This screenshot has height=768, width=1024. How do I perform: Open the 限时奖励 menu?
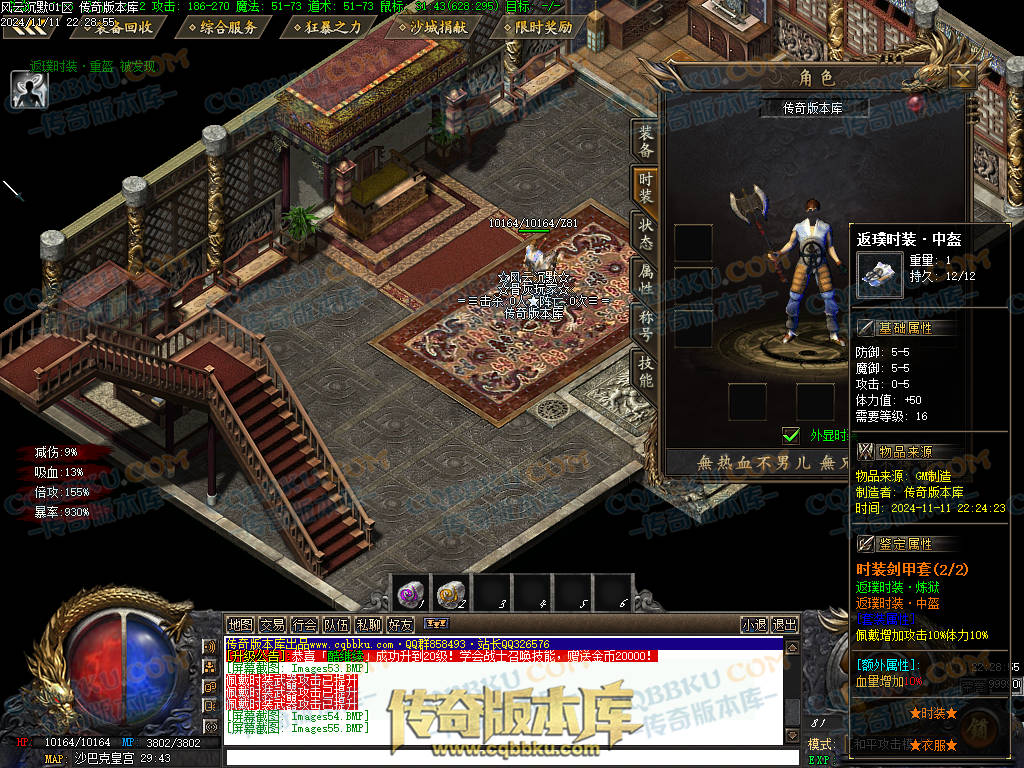tap(544, 27)
